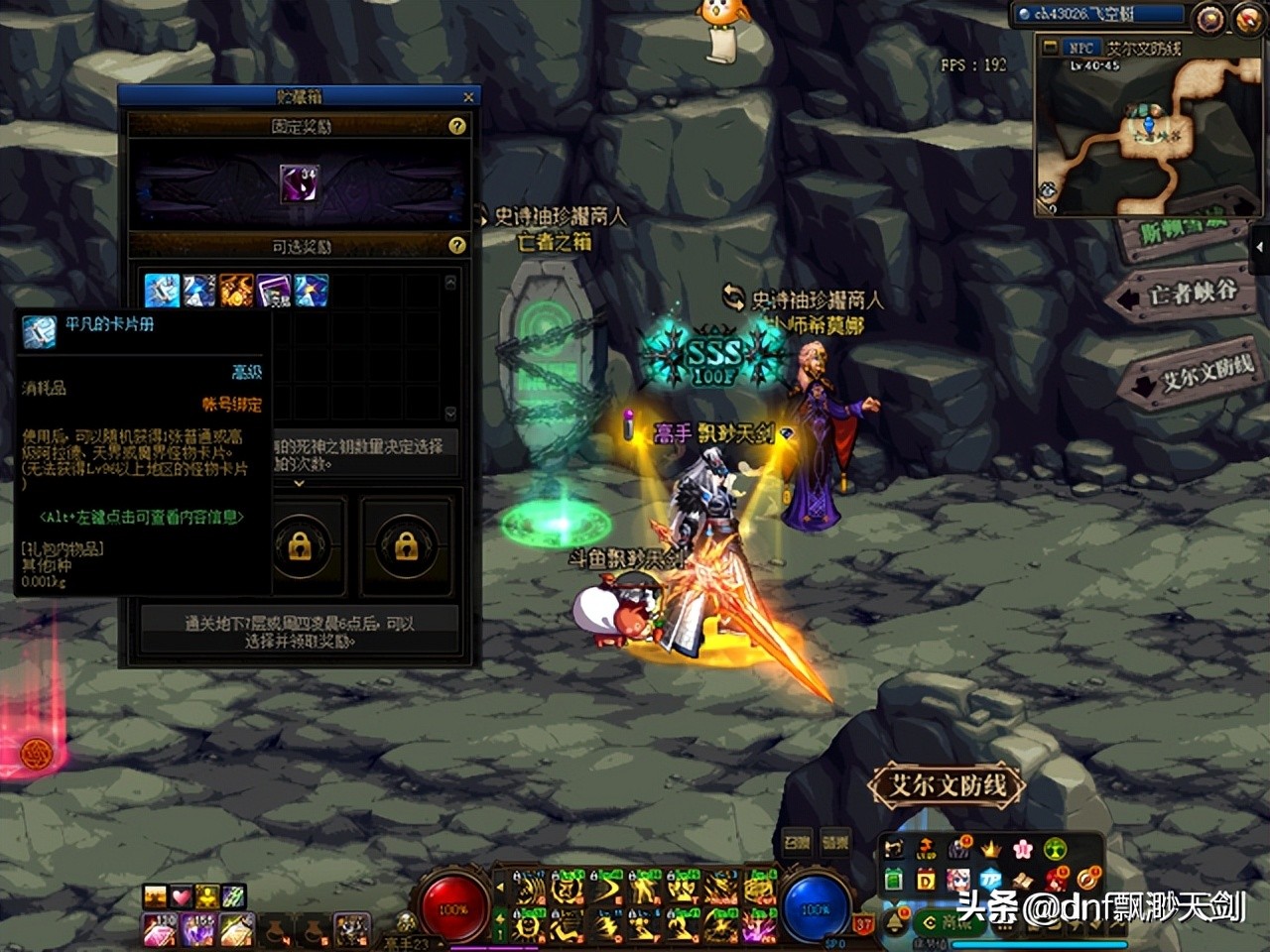This screenshot has width=1270, height=952.
Task: Open the green clover menu icon
Action: coord(1055,849)
